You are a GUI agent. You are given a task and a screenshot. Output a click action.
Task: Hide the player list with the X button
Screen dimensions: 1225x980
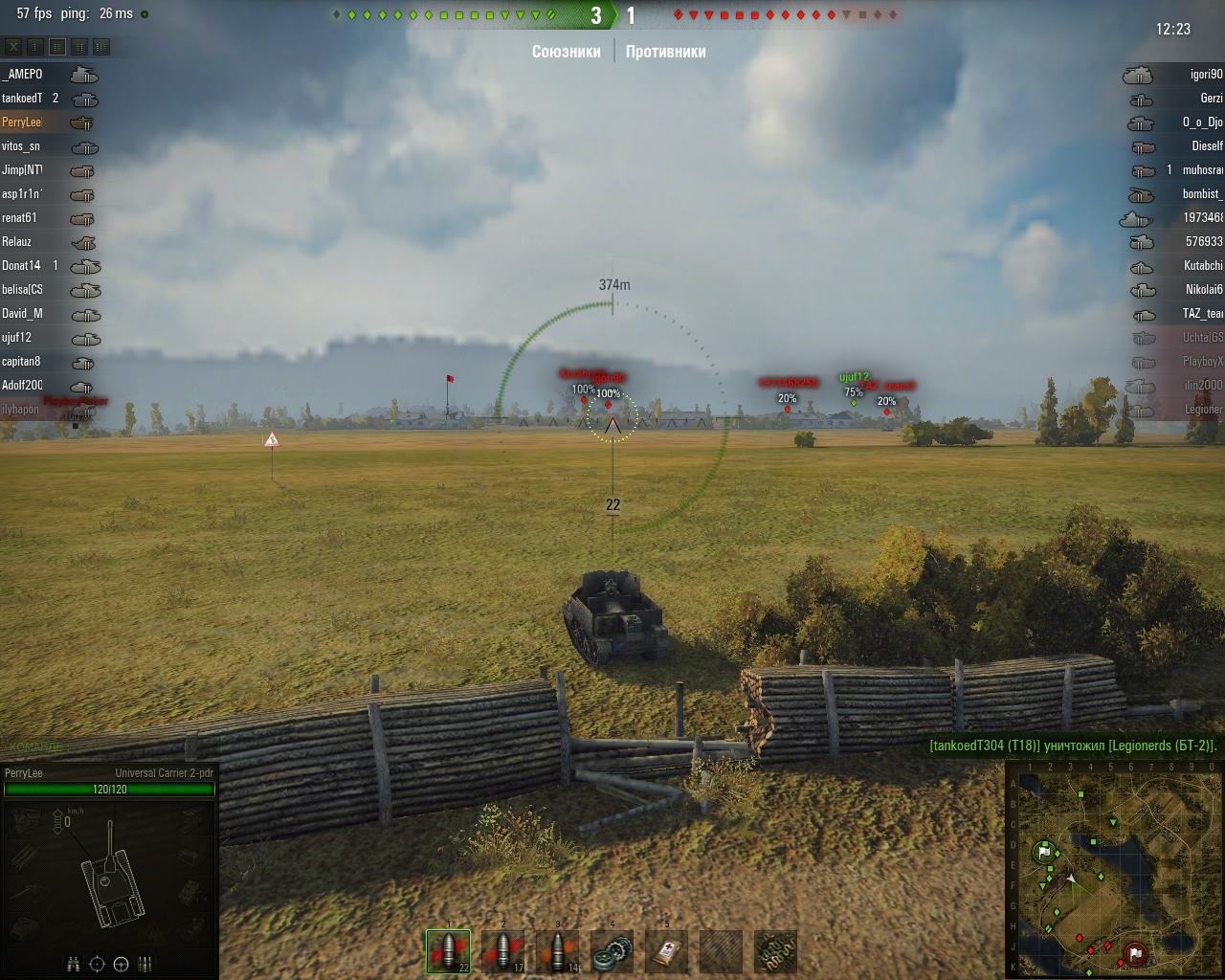[13, 46]
